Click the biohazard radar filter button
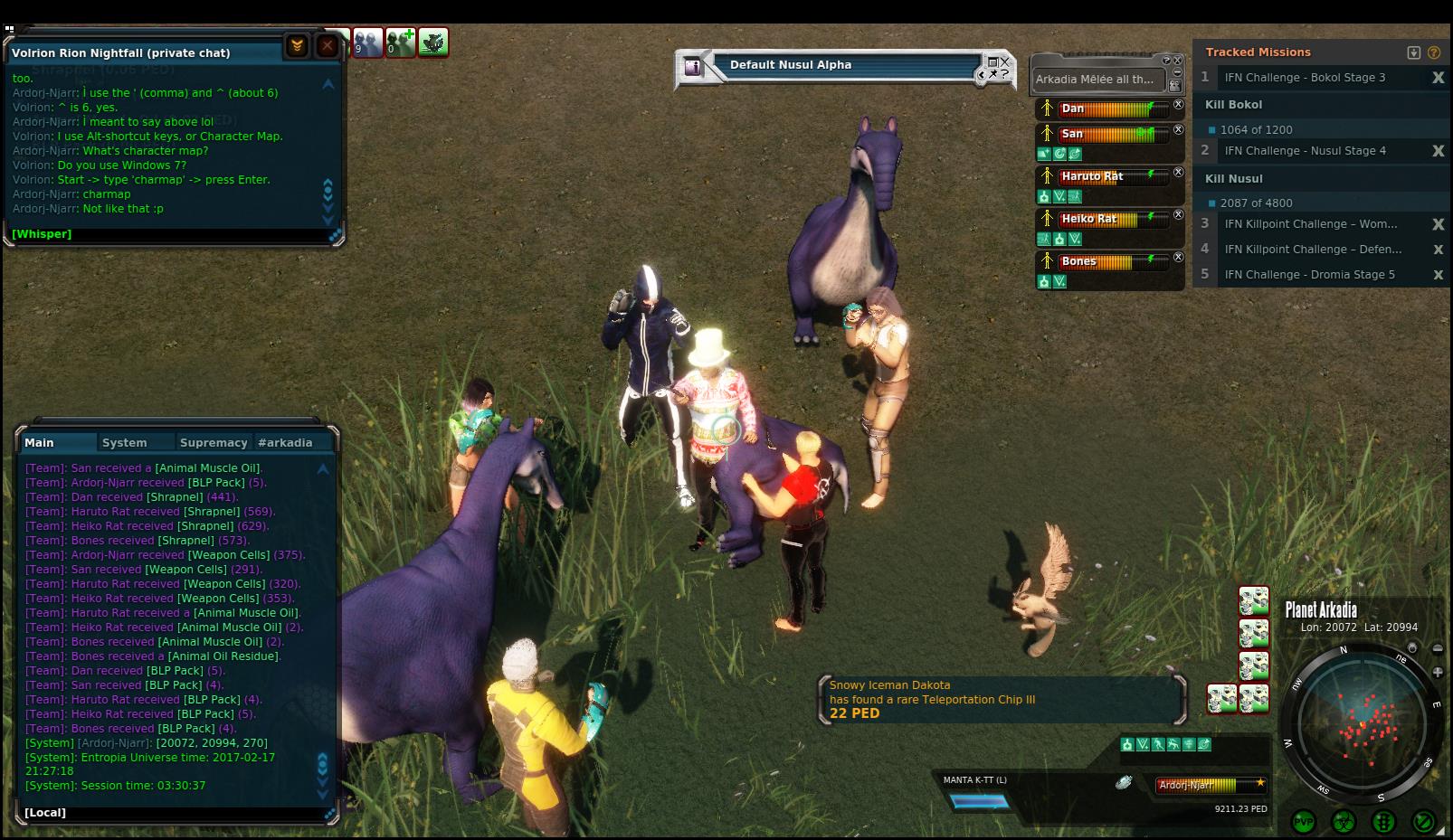1453x840 pixels. pos(1344,822)
